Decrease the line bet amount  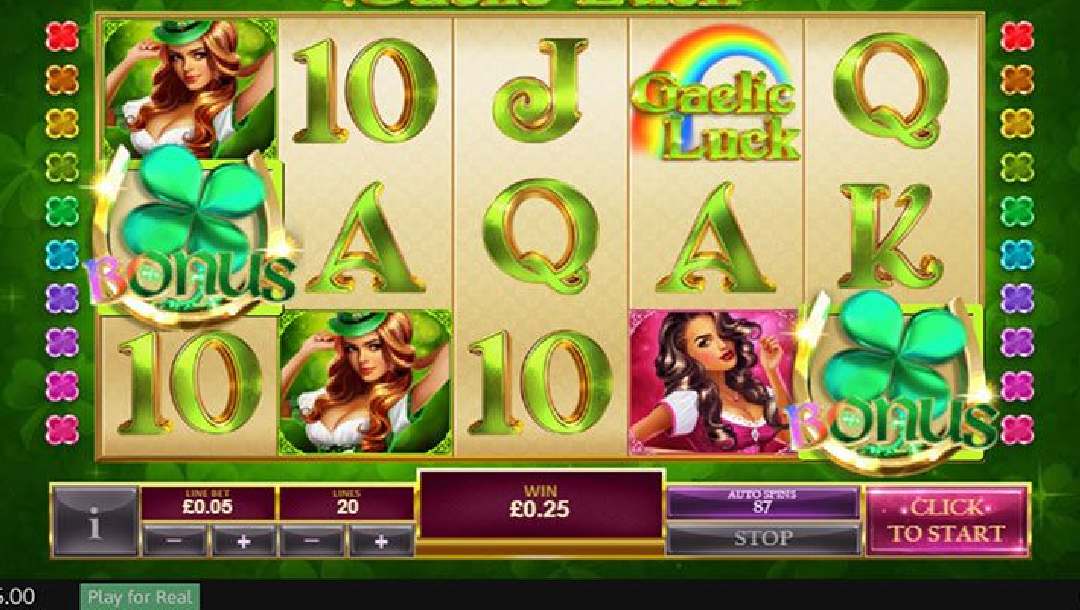[x=175, y=541]
